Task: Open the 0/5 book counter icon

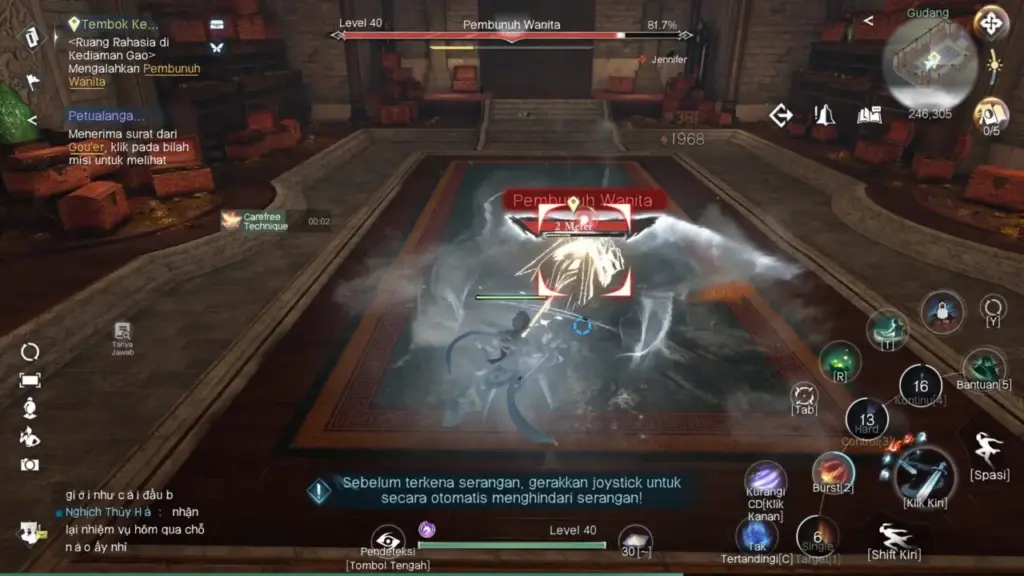Action: click(x=991, y=114)
